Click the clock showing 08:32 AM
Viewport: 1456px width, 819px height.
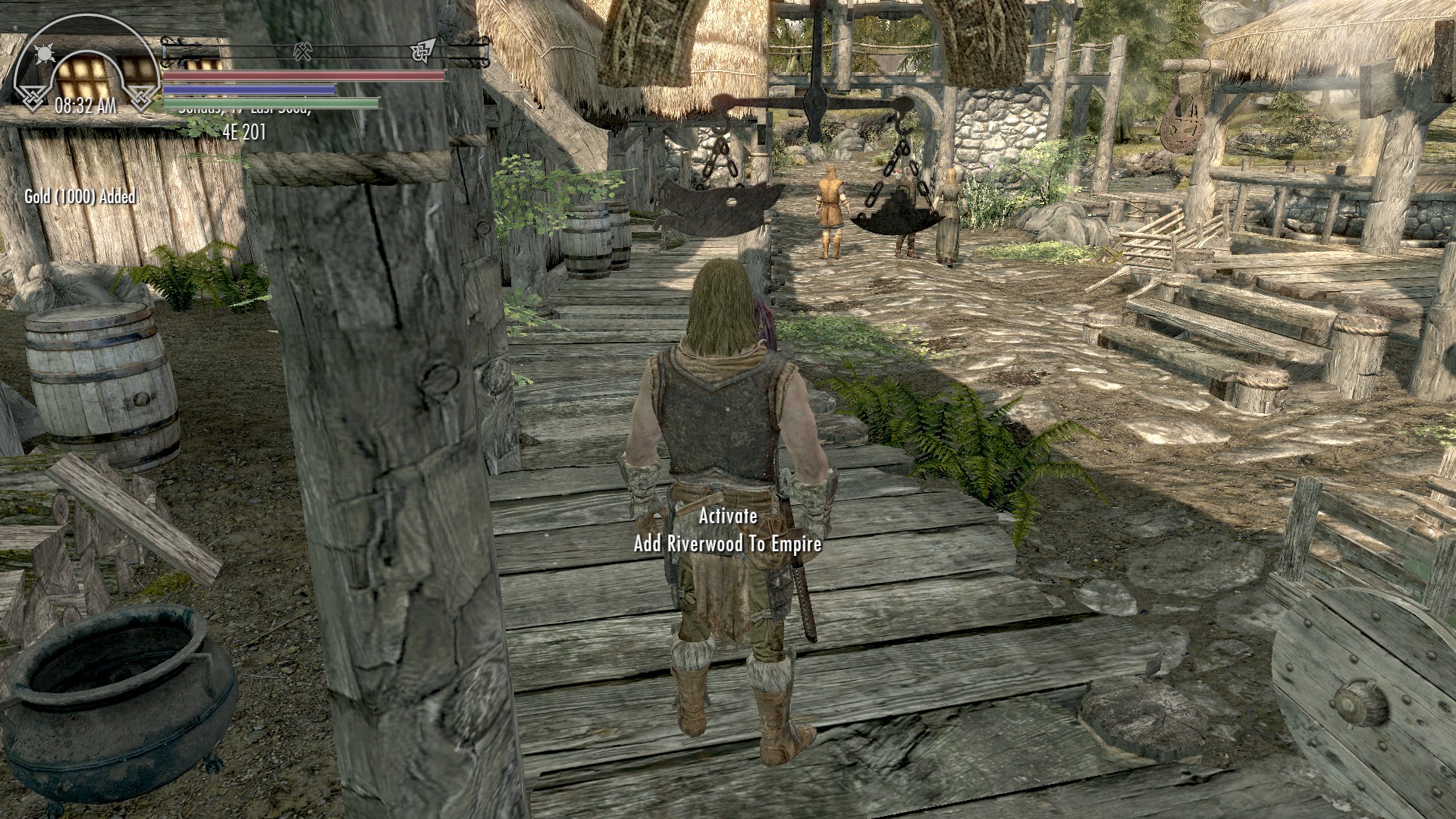(x=86, y=105)
